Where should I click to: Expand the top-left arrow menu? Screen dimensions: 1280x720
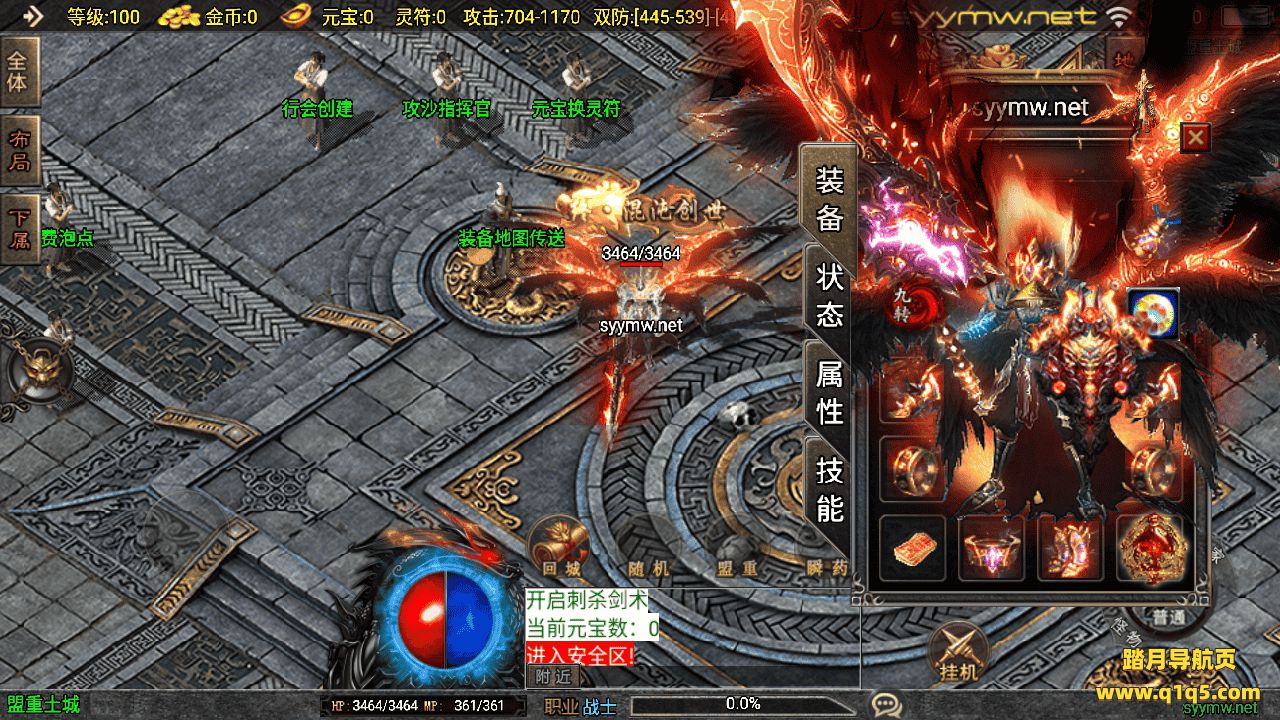(x=33, y=16)
